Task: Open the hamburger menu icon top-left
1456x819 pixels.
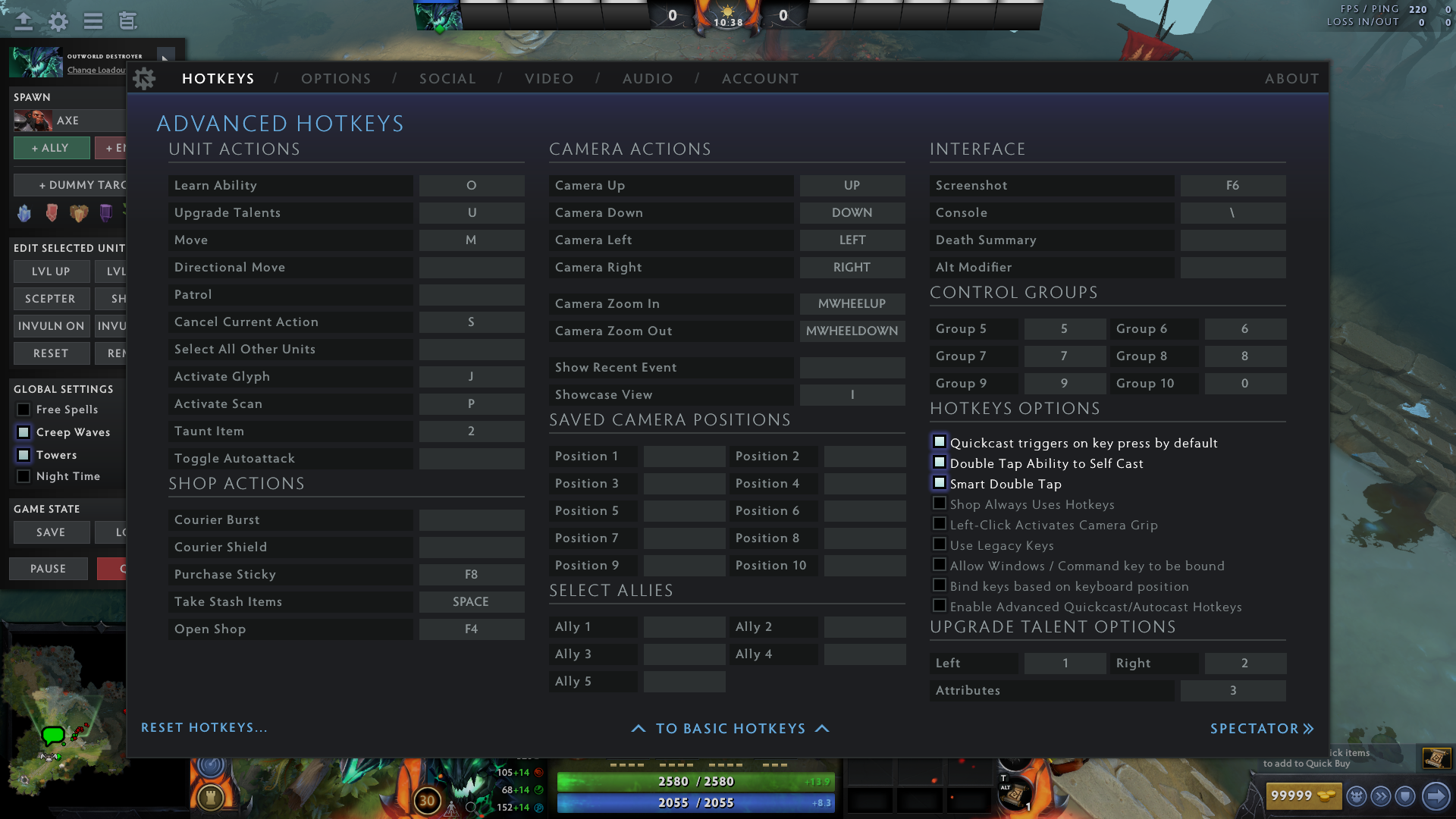Action: (x=93, y=21)
